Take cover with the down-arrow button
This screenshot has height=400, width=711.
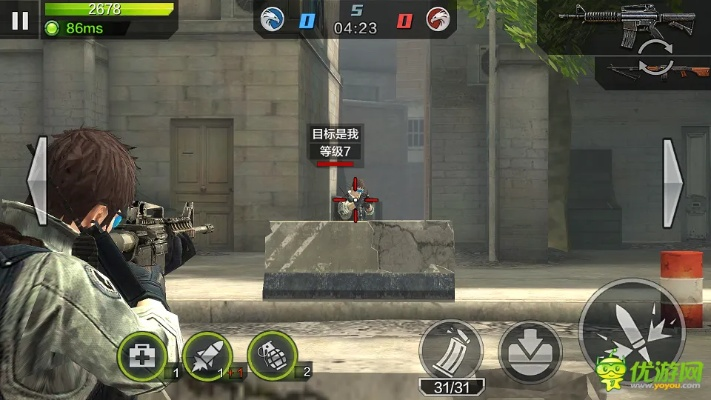(x=532, y=350)
